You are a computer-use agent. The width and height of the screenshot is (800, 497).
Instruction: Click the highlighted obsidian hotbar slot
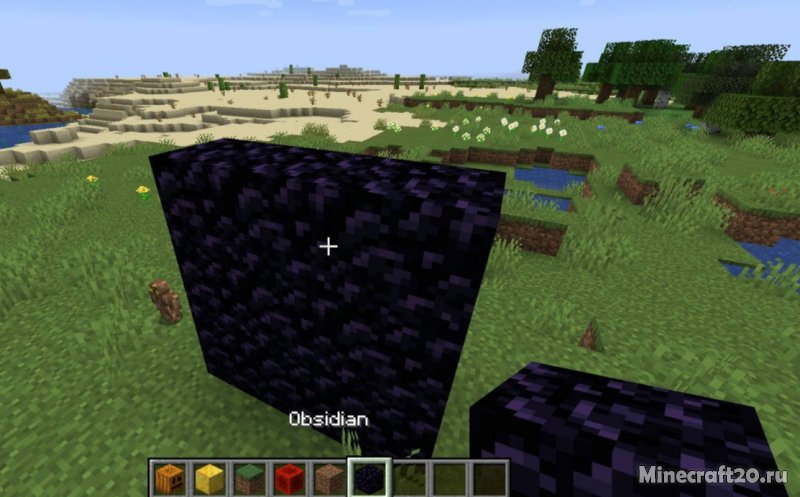point(368,478)
